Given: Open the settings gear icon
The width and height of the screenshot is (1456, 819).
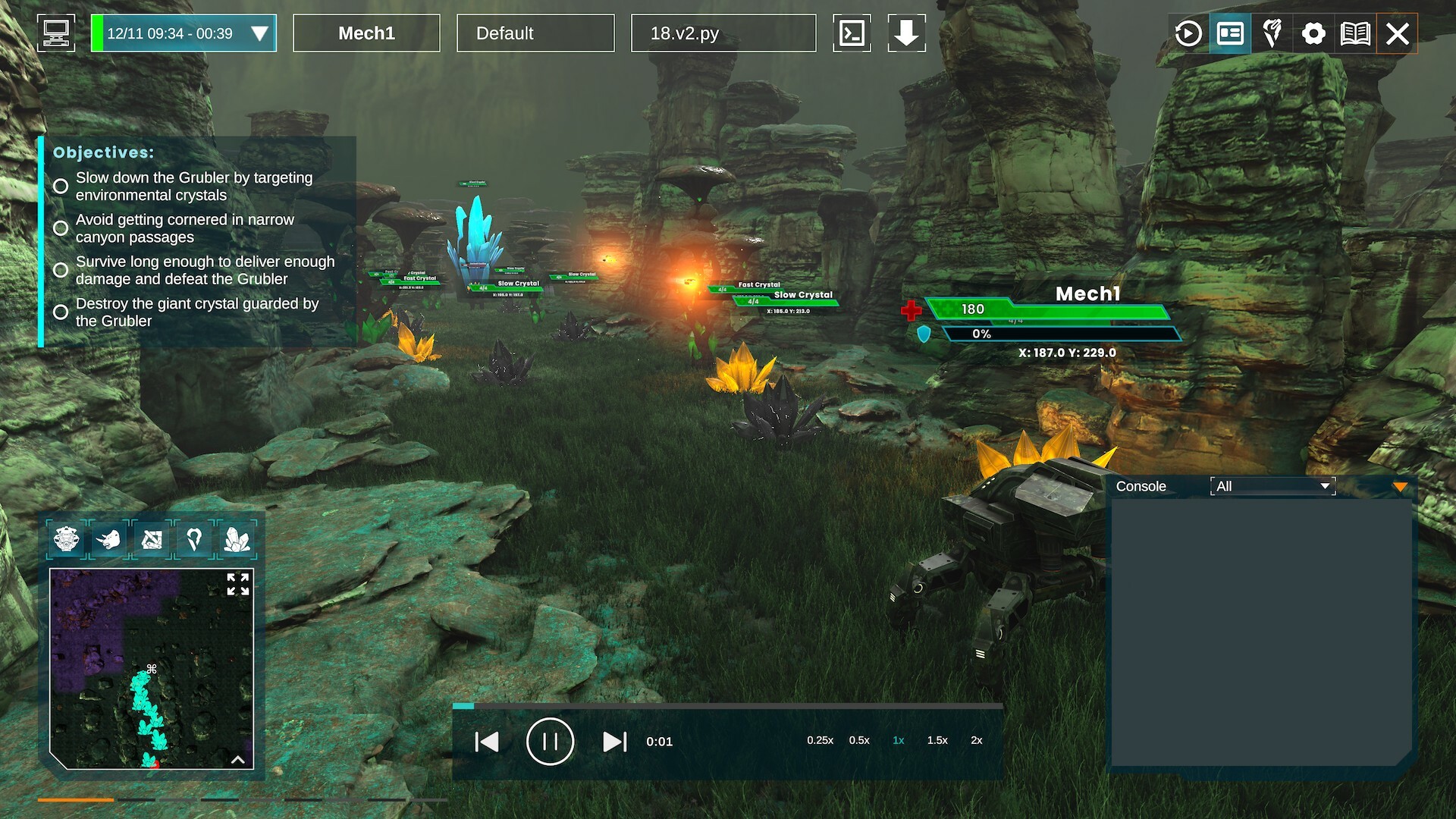Looking at the screenshot, I should click(1313, 33).
